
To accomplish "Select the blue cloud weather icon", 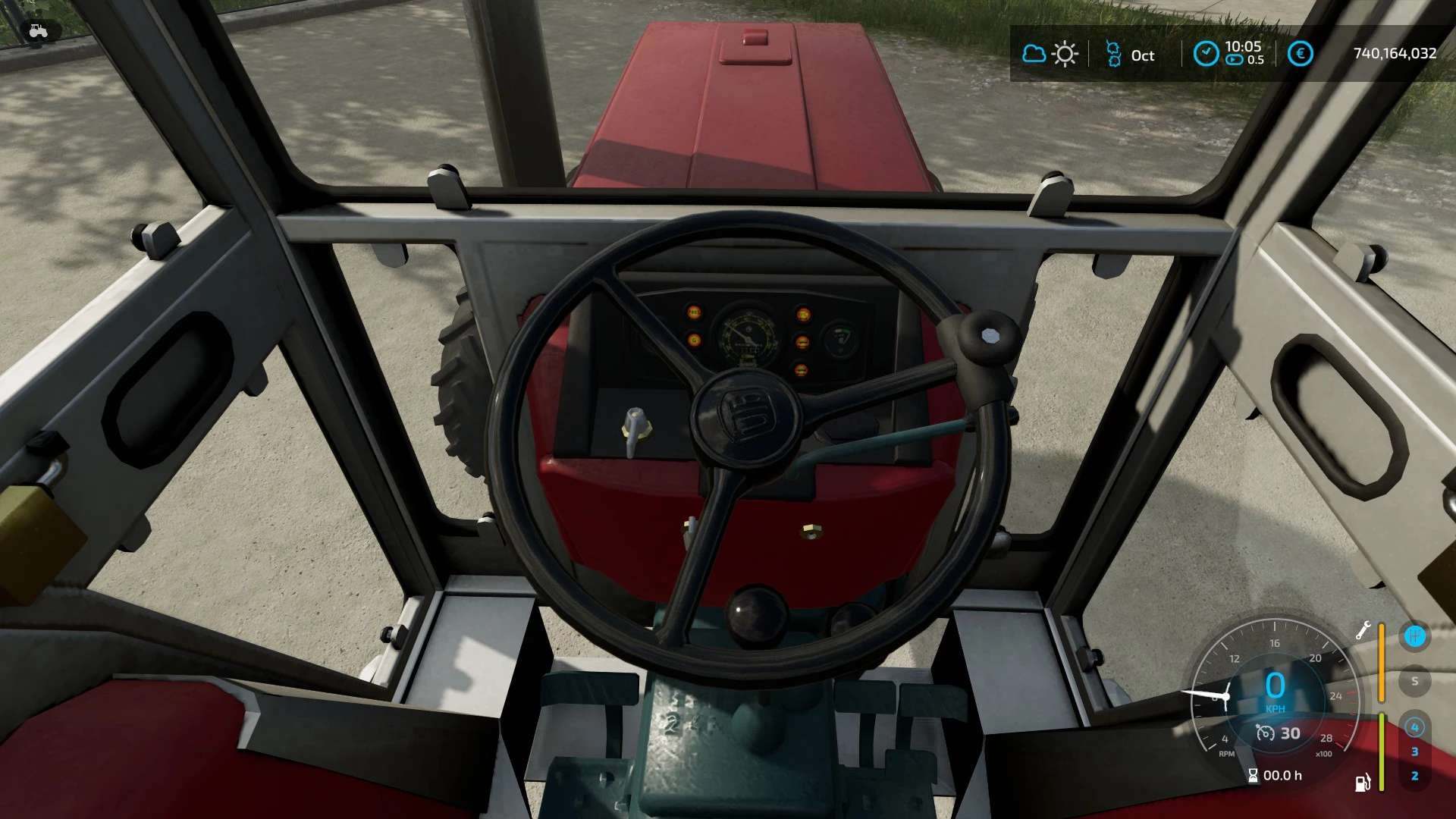I will 1034,54.
